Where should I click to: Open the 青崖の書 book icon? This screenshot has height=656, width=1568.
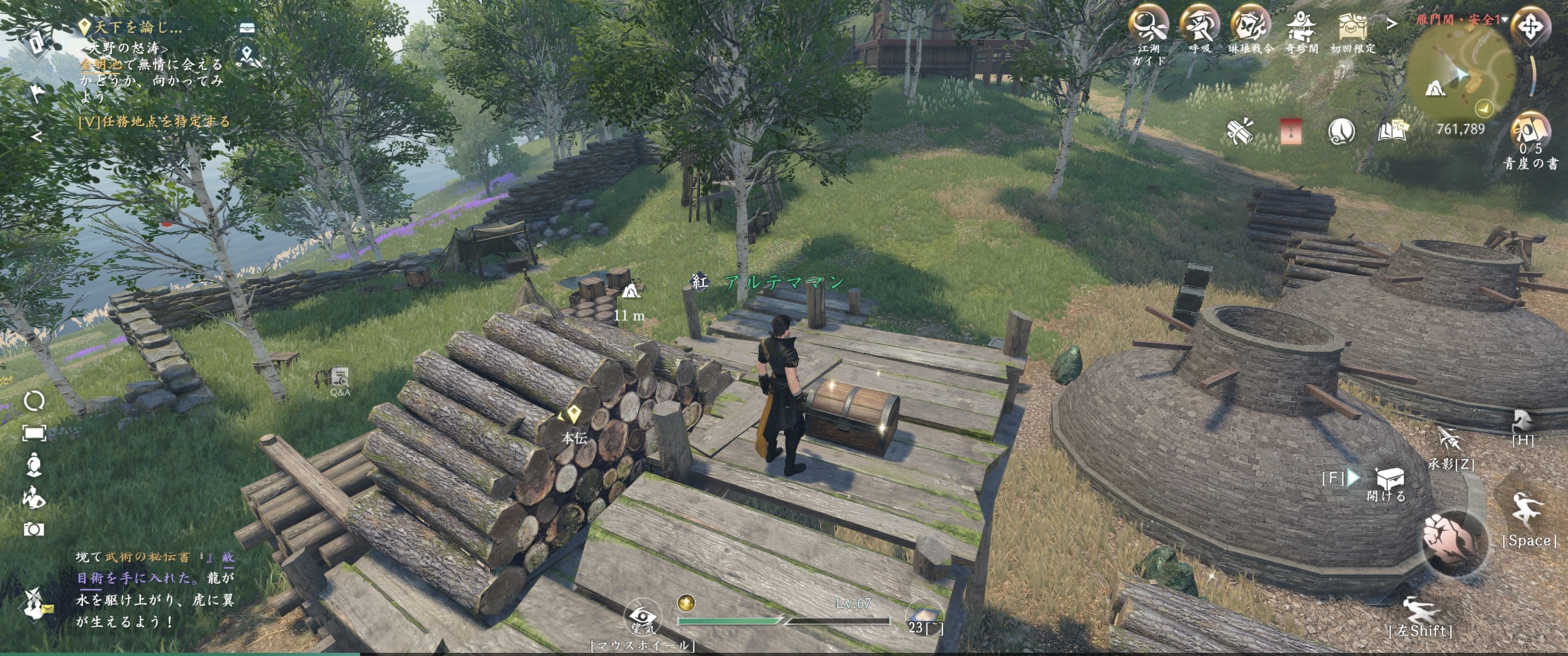coord(1530,132)
